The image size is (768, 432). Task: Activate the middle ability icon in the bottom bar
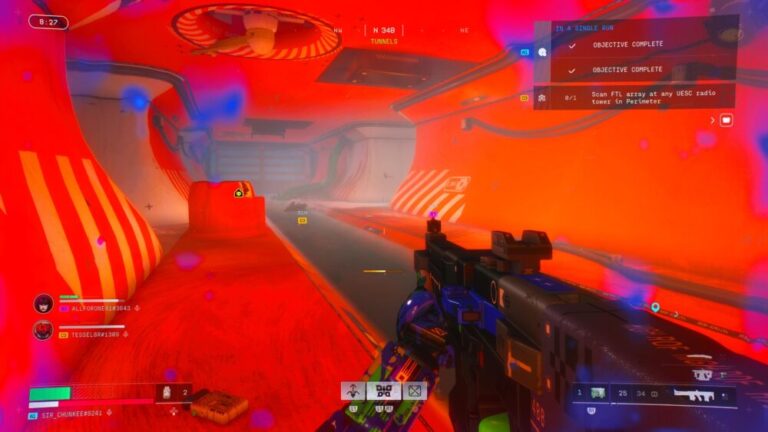coord(383,391)
